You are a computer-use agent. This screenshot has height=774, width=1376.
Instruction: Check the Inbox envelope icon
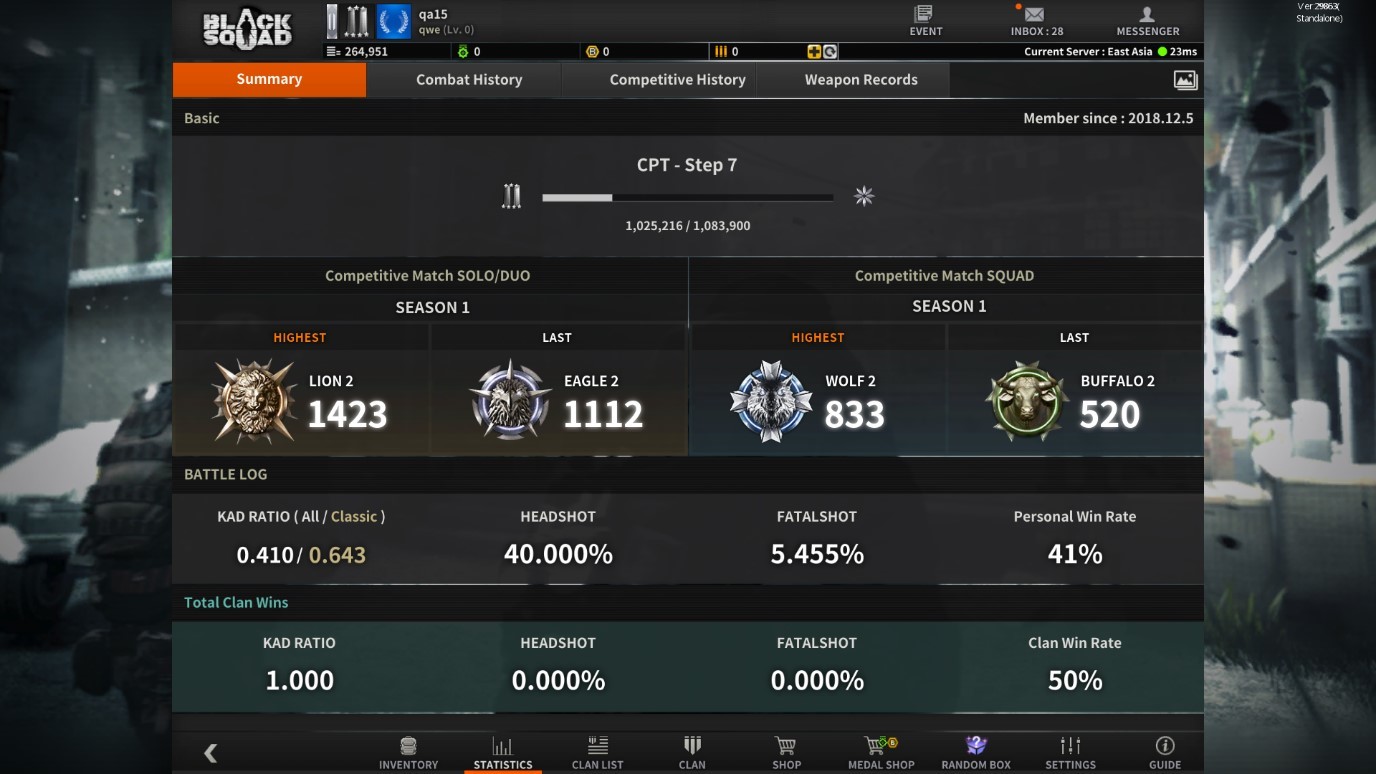pyautogui.click(x=1033, y=16)
